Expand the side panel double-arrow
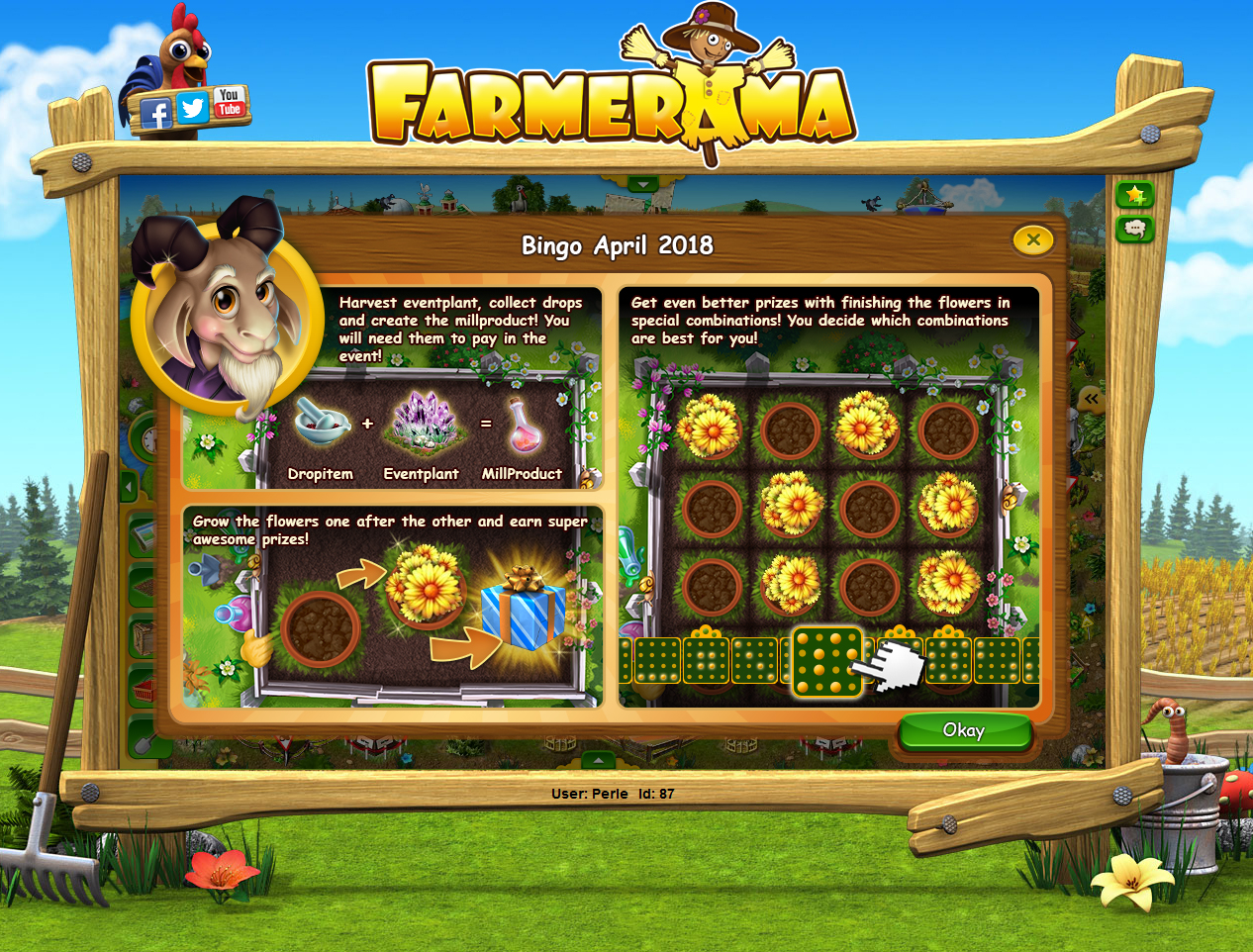The image size is (1253, 952). pos(1091,399)
